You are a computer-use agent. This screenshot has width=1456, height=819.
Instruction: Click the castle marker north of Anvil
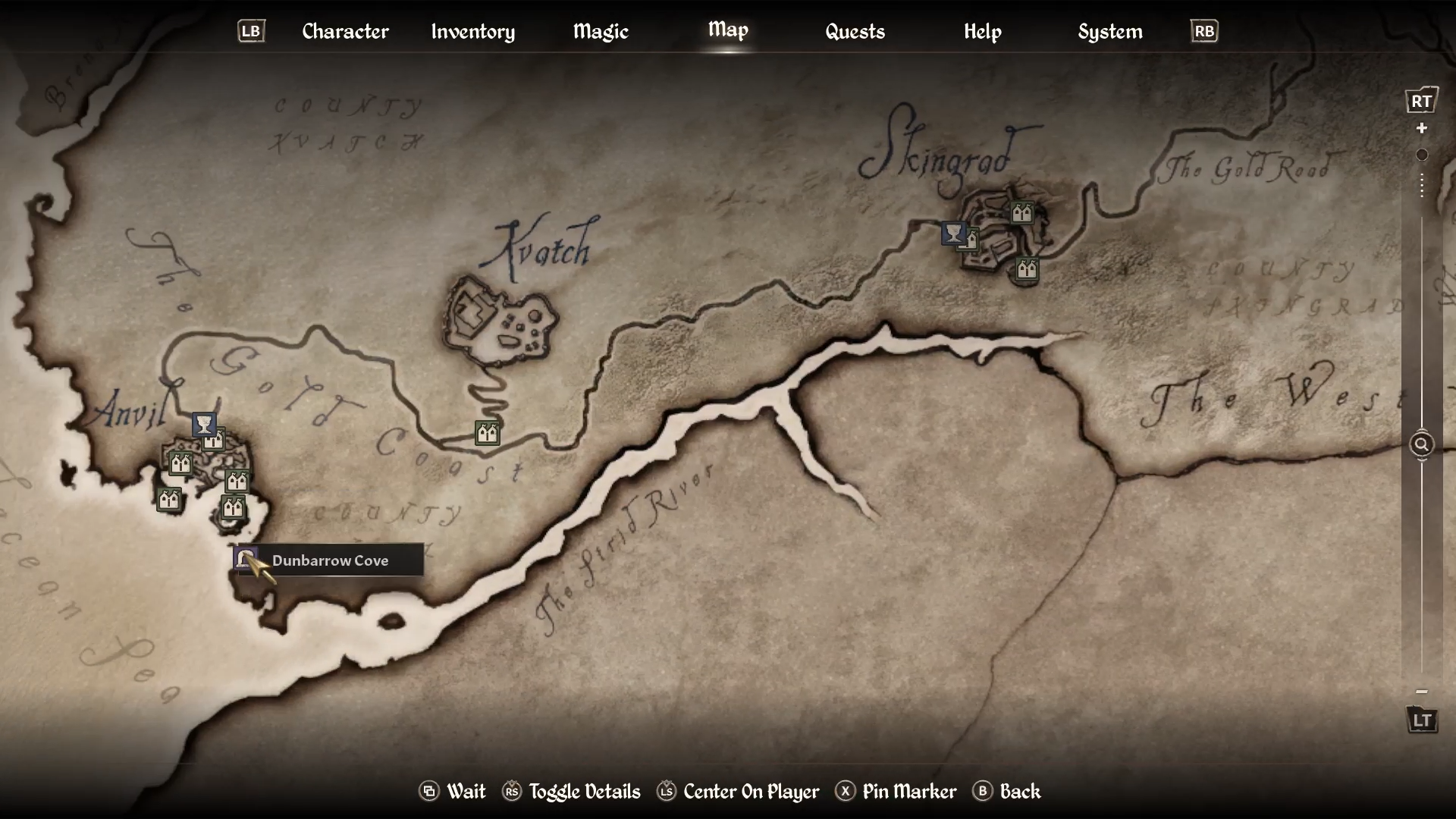(215, 438)
